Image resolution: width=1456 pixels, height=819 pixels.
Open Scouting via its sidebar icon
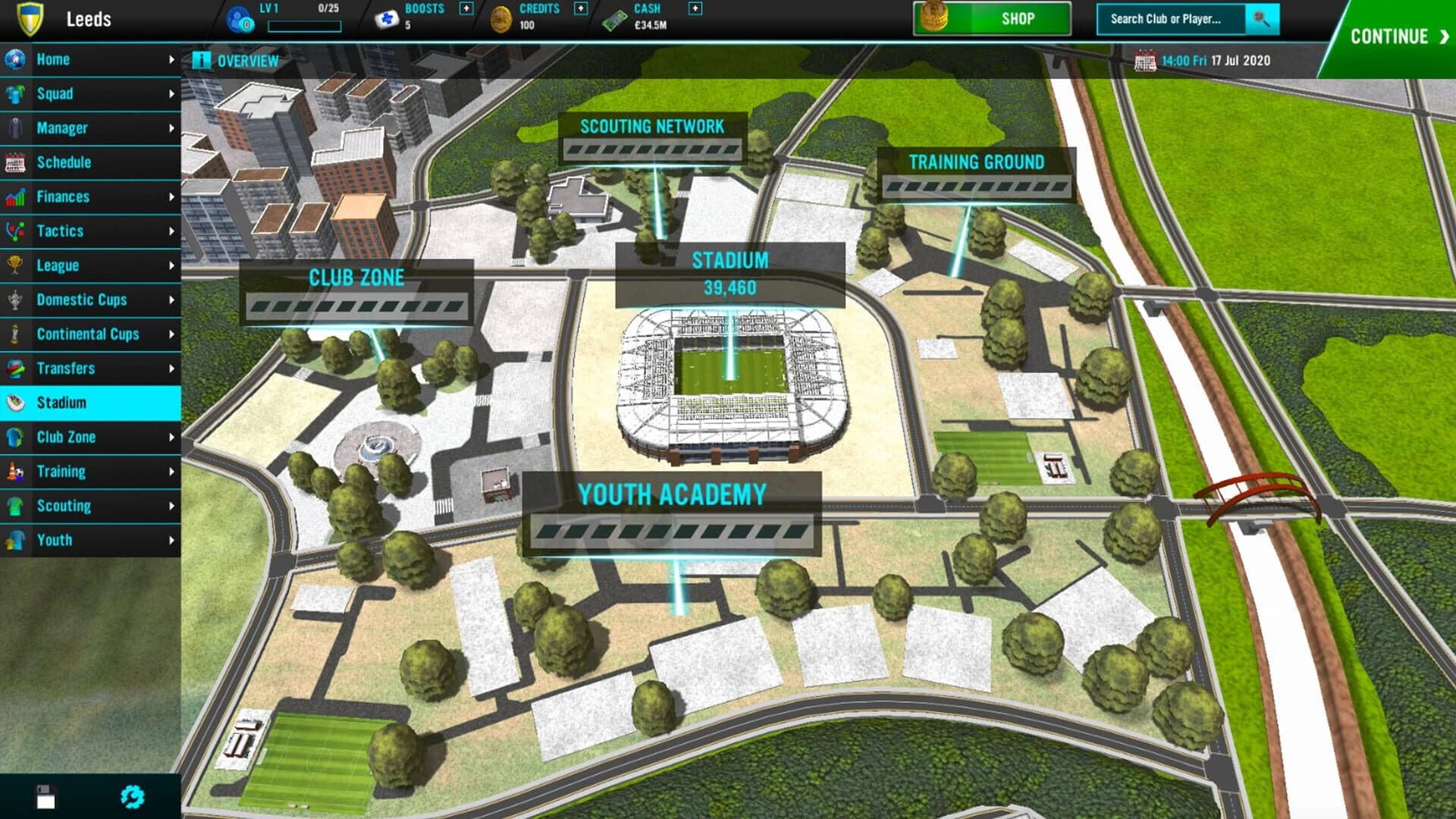click(x=14, y=506)
